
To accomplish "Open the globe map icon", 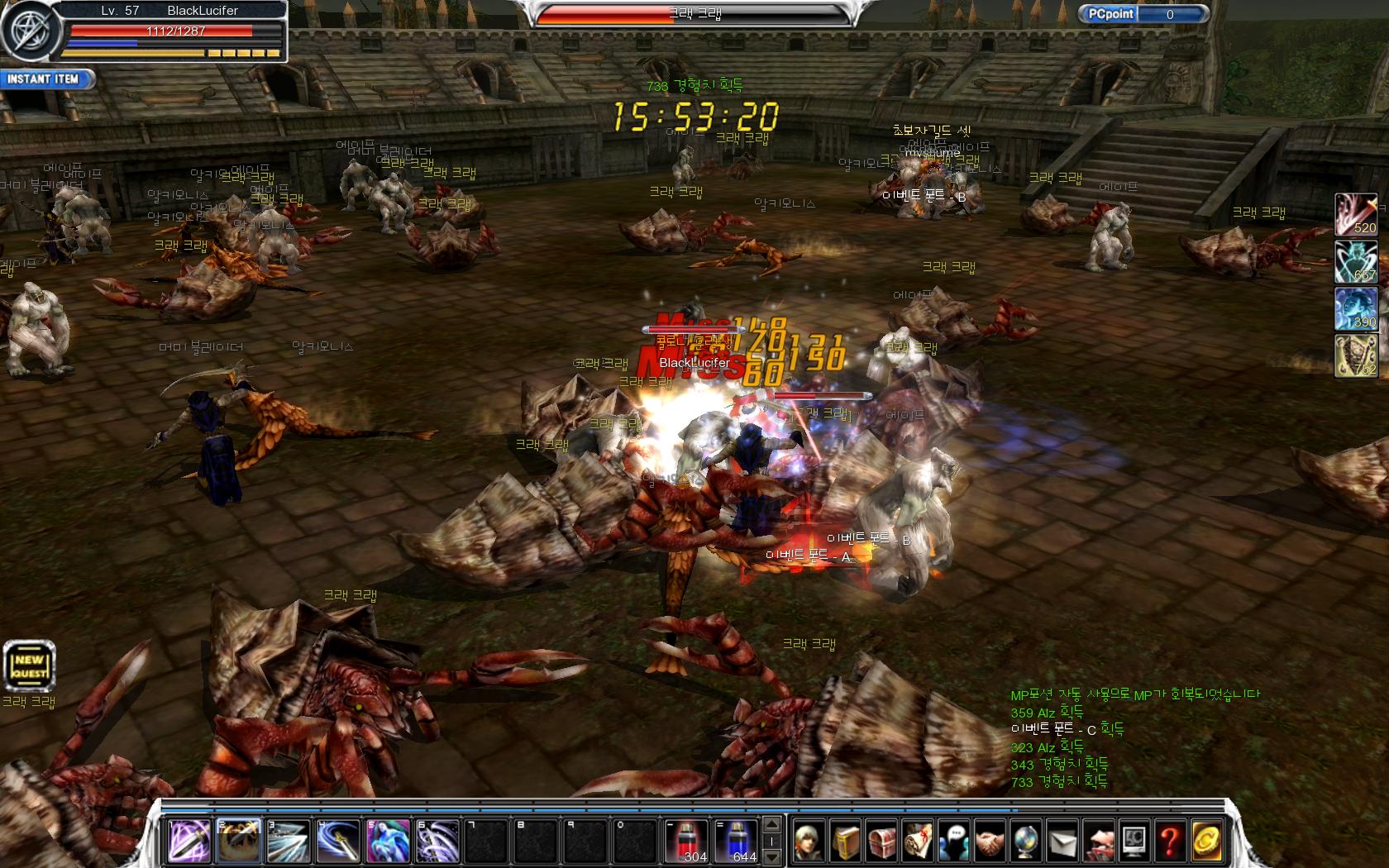I will pos(1025,841).
